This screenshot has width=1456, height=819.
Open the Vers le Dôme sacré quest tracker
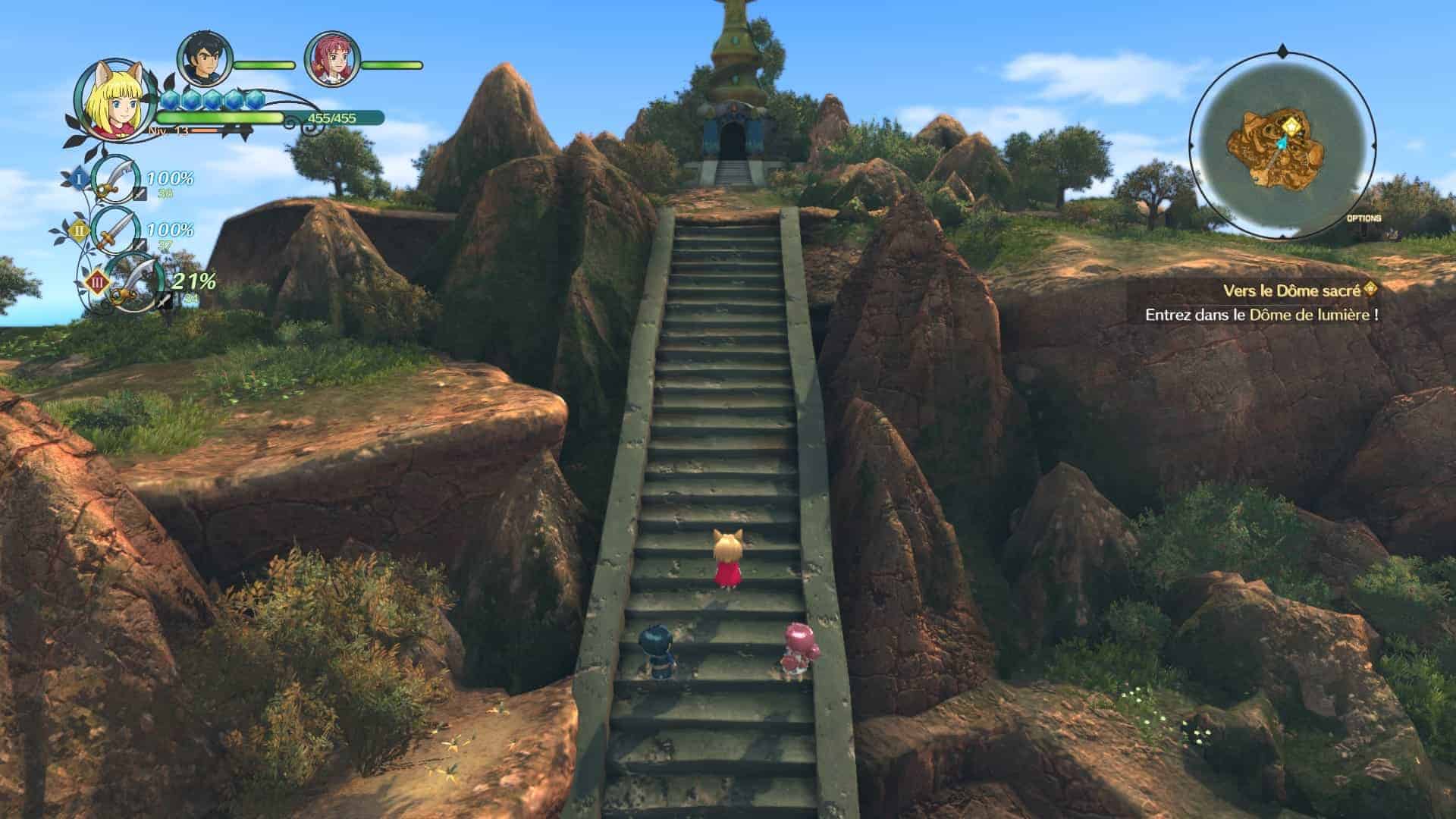(1298, 290)
